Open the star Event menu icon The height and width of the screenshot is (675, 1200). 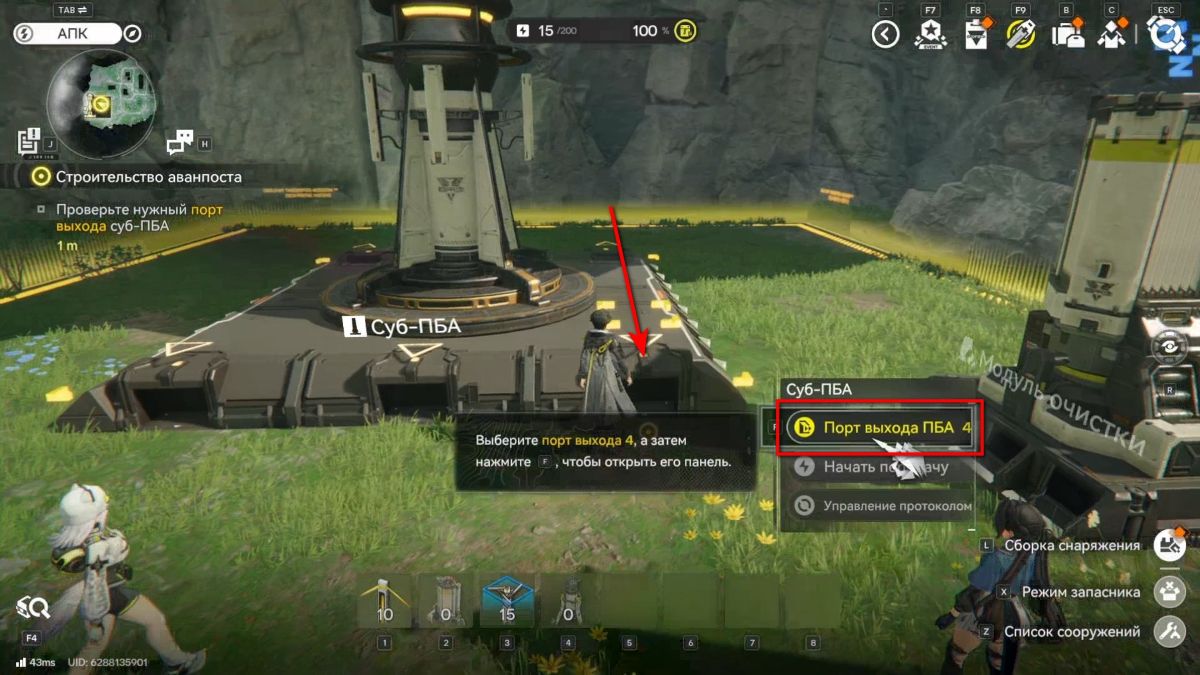coord(930,36)
